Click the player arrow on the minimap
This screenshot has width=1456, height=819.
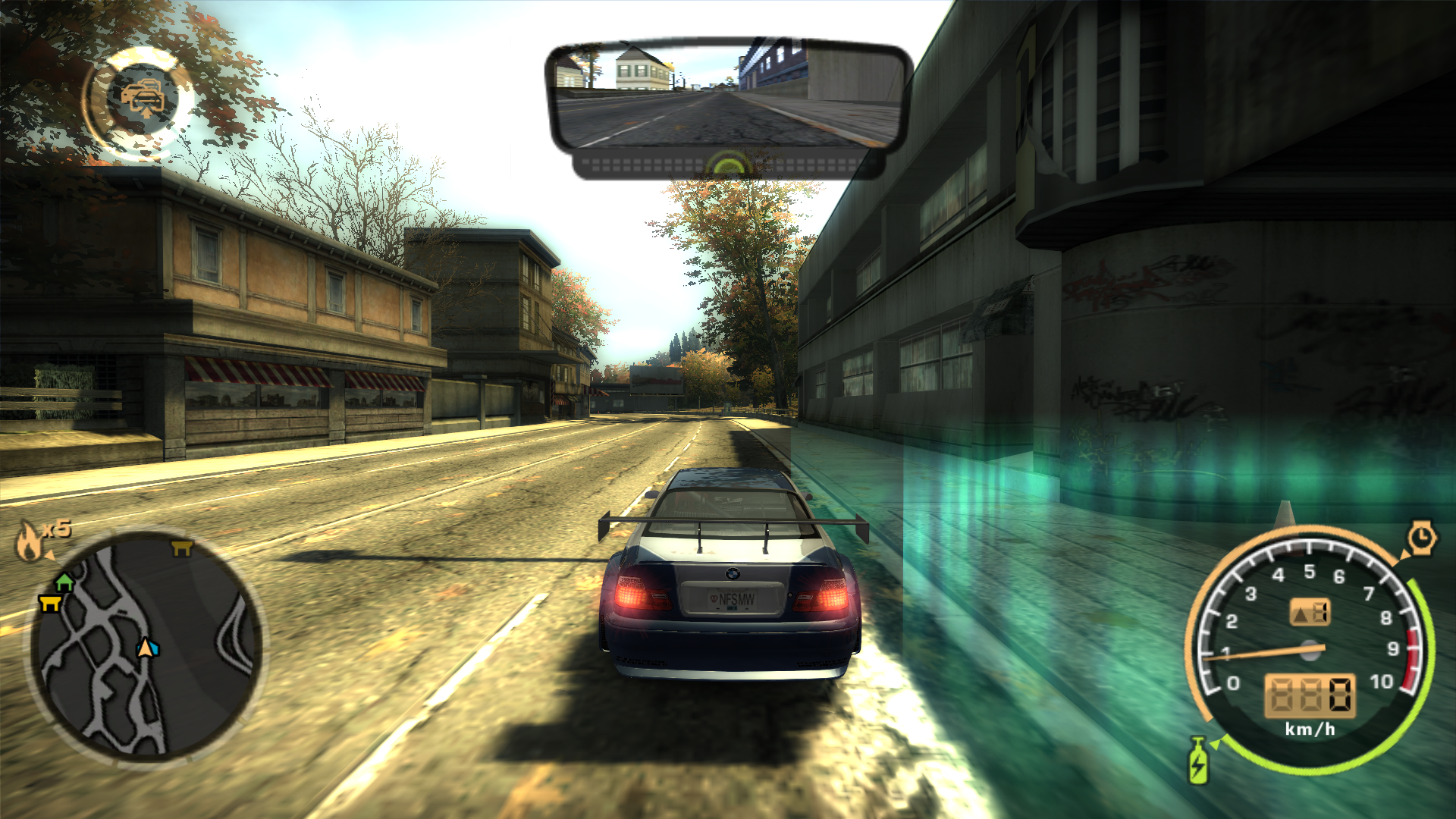point(144,648)
